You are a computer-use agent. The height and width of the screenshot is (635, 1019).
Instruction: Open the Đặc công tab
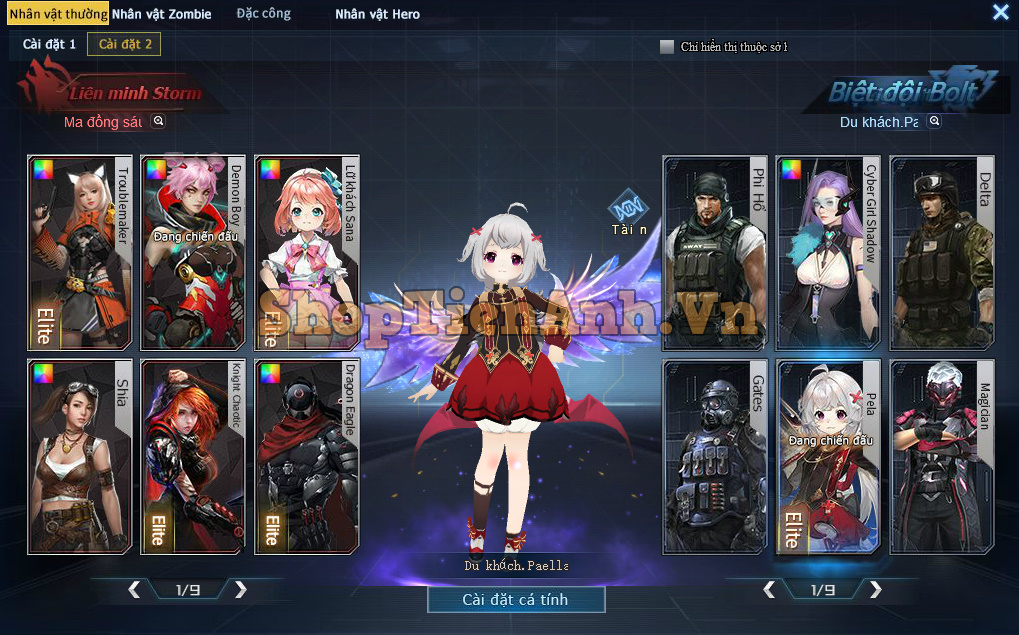[263, 14]
